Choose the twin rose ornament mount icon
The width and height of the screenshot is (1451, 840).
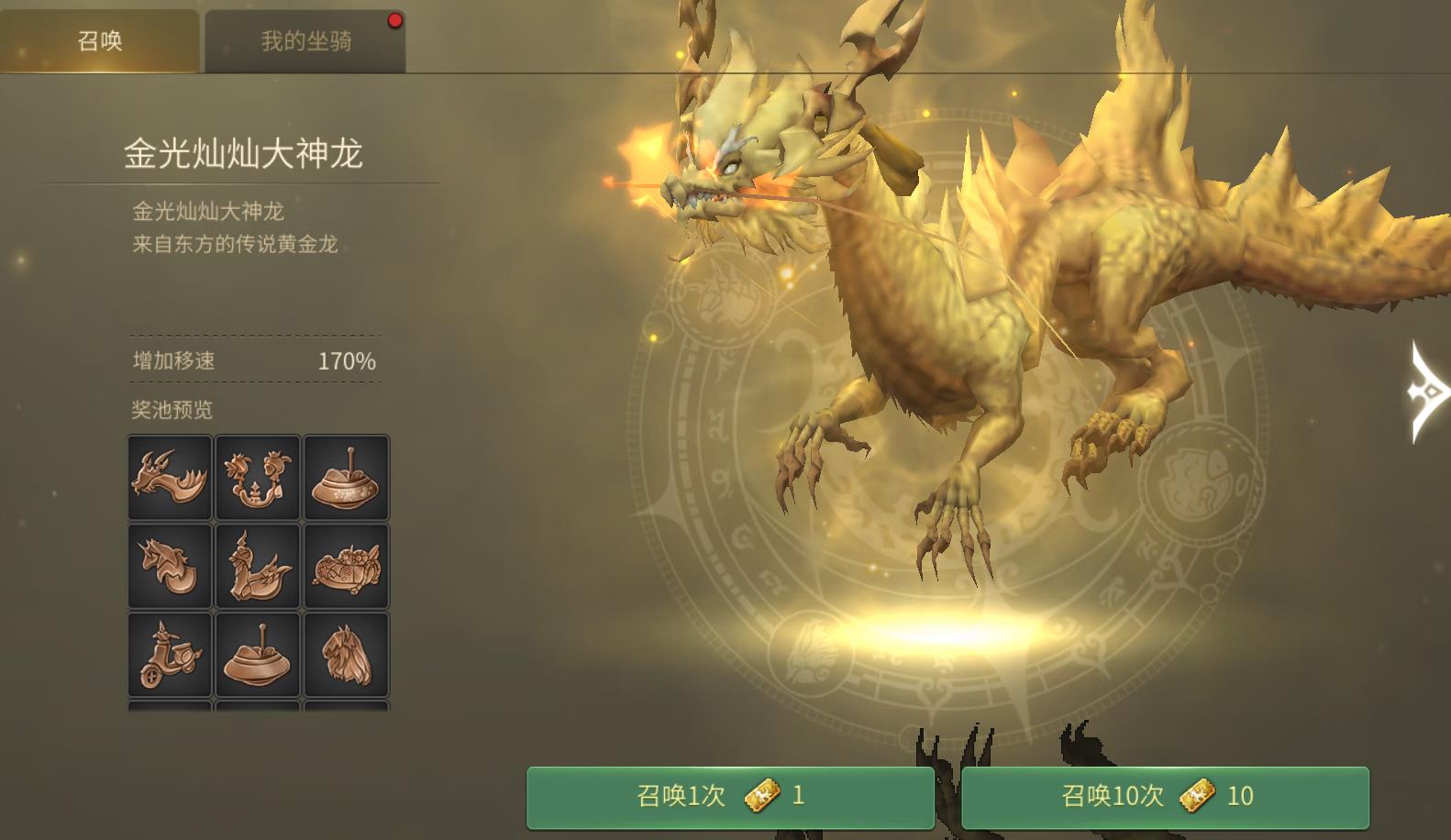(x=258, y=478)
